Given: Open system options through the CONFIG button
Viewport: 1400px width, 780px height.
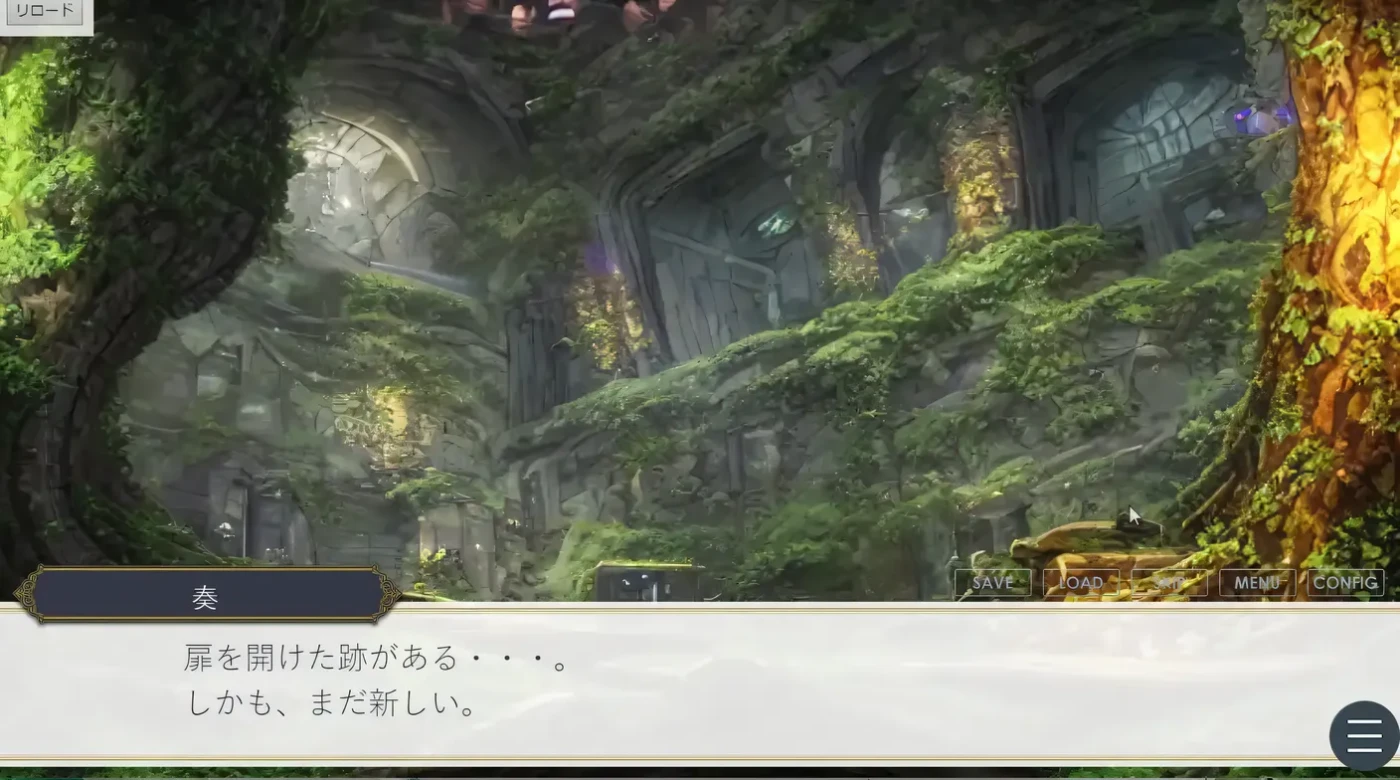Looking at the screenshot, I should tap(1345, 582).
